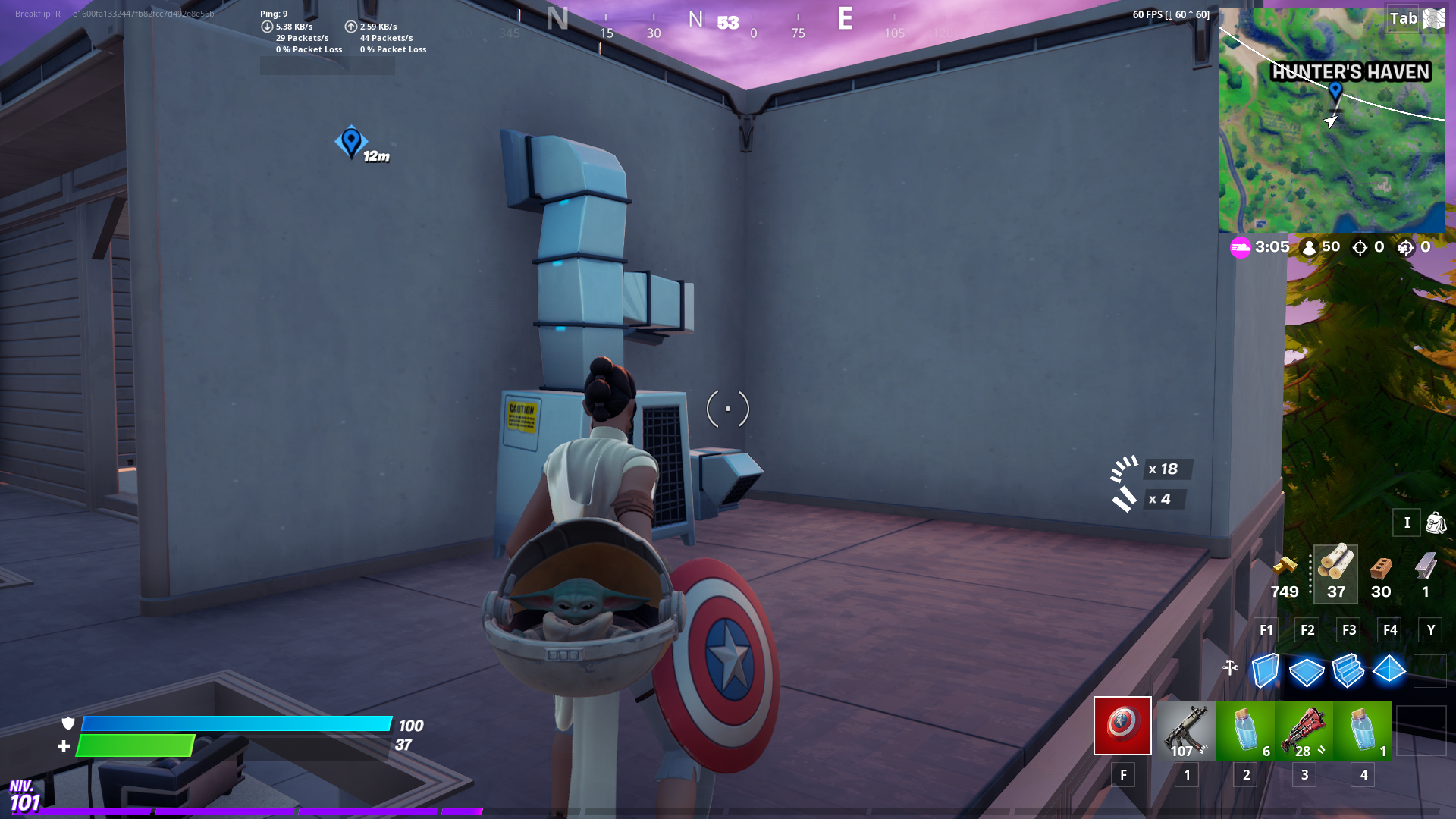This screenshot has width=1456, height=819.
Task: Select the rocket launcher in slot 3
Action: (1304, 730)
